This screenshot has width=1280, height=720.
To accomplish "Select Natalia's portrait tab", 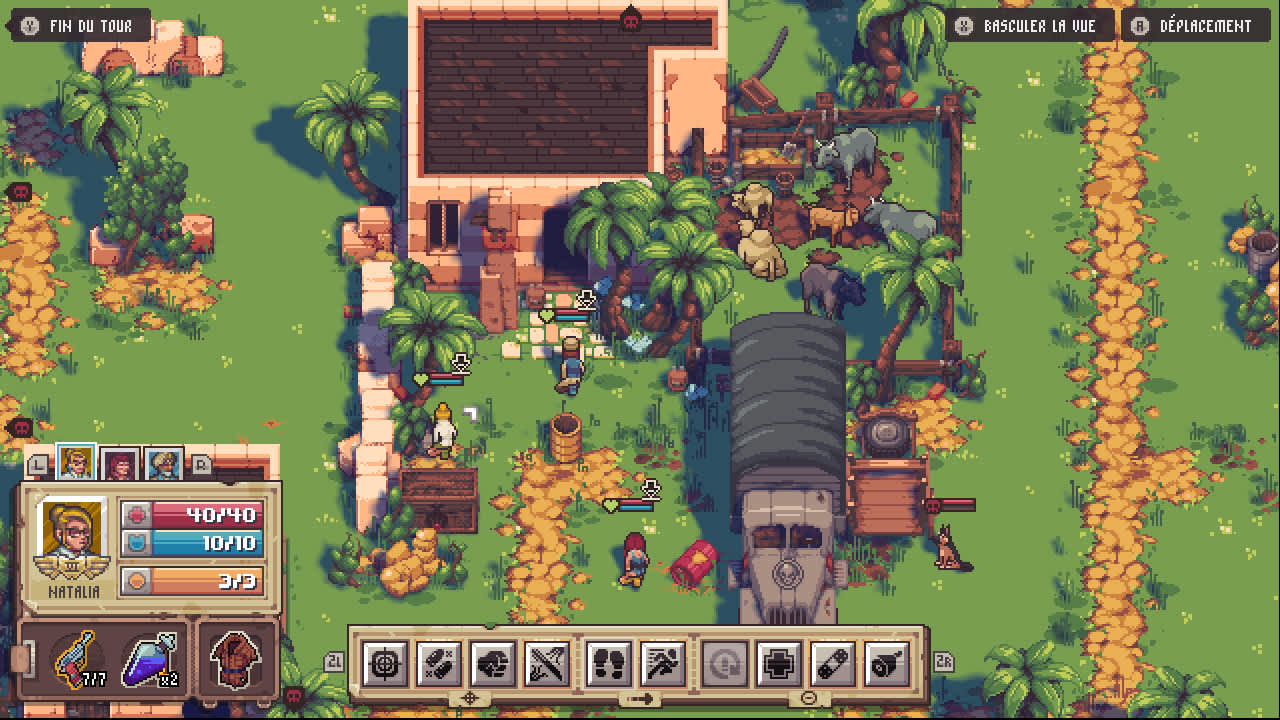I will pyautogui.click(x=76, y=463).
